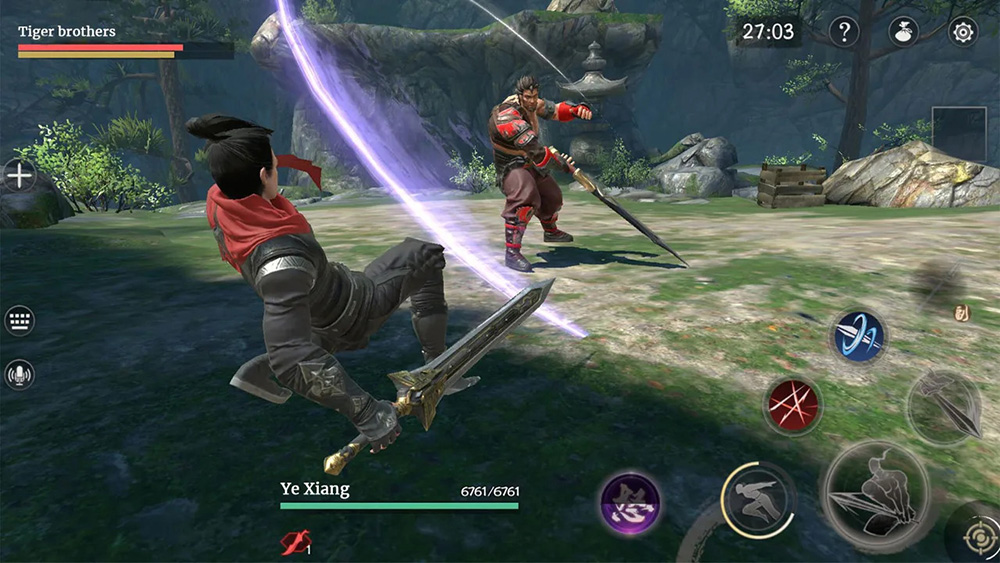Use the downward sword thrust skill
The width and height of the screenshot is (1000, 563).
(x=944, y=405)
